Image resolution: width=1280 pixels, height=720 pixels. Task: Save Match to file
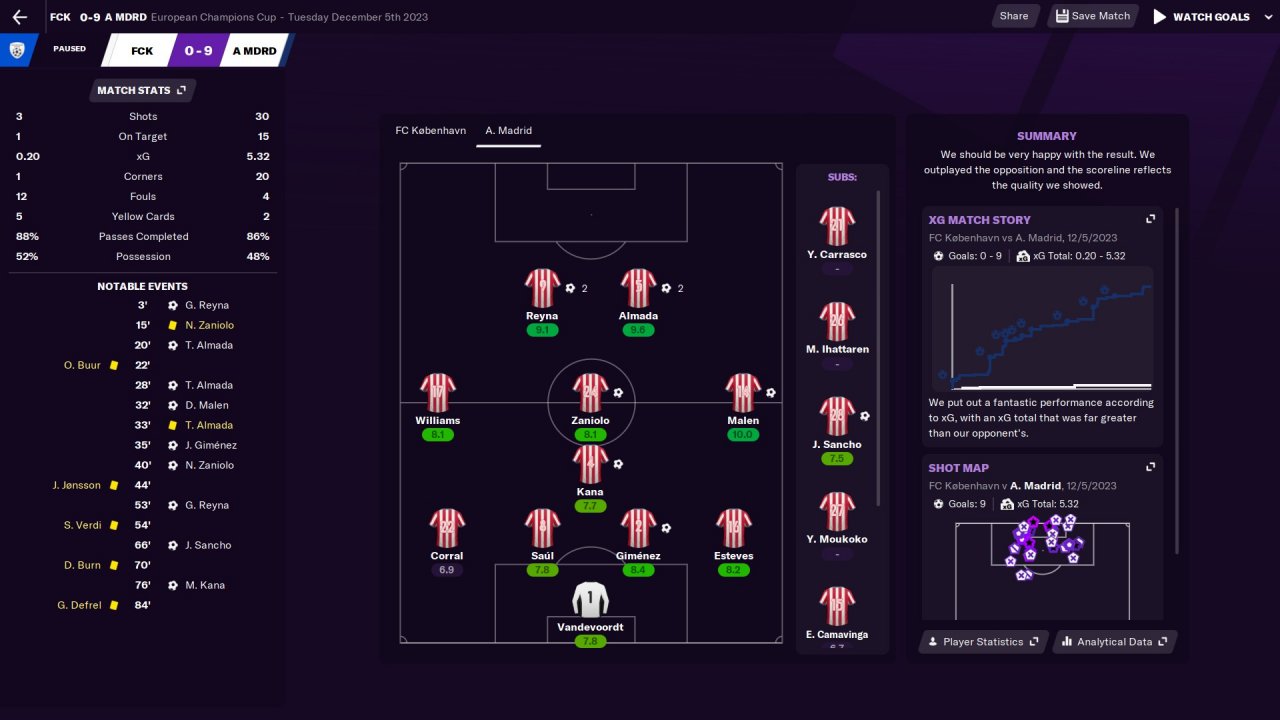1091,16
